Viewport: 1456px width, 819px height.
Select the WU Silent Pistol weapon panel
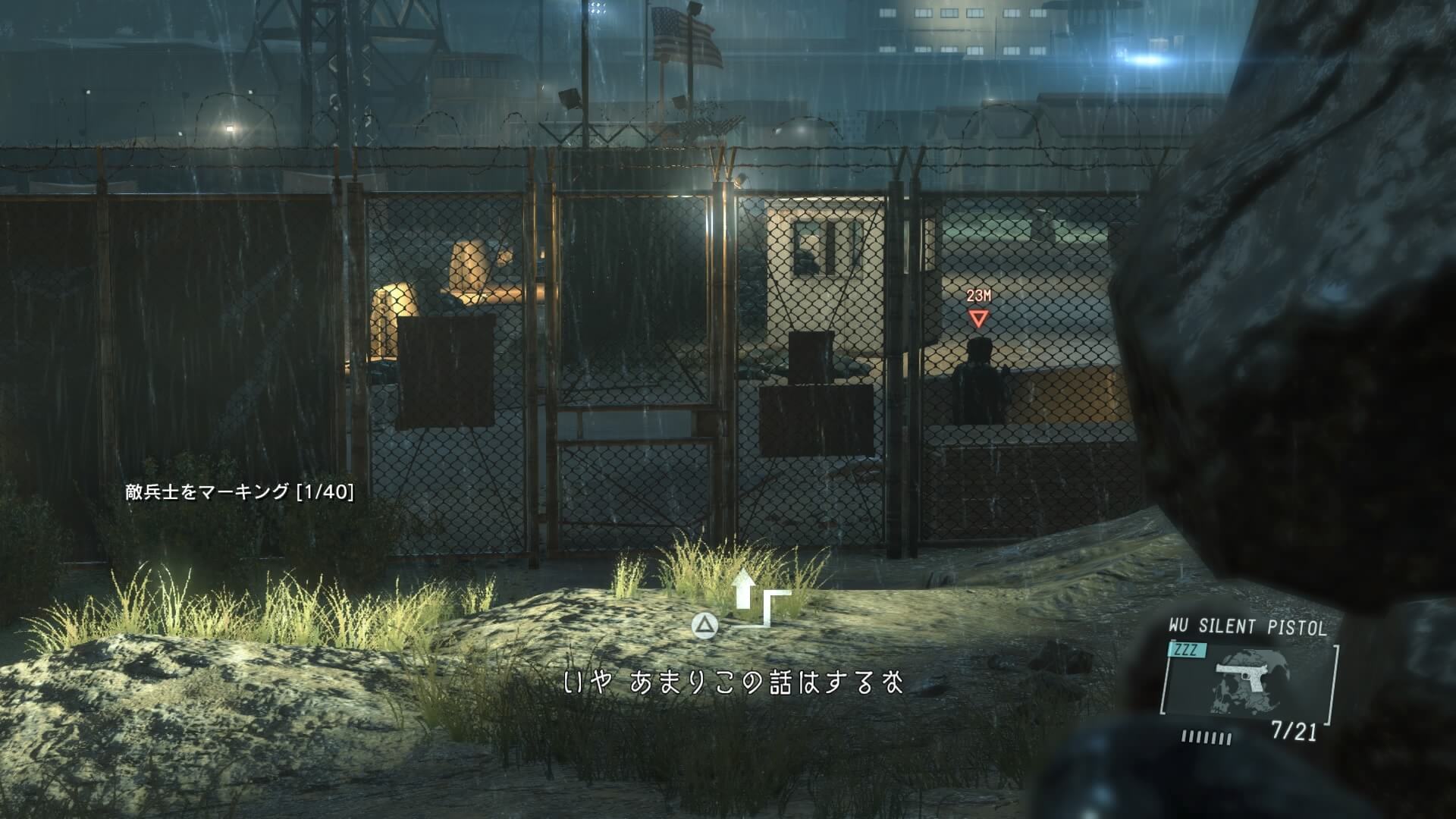(x=1247, y=680)
